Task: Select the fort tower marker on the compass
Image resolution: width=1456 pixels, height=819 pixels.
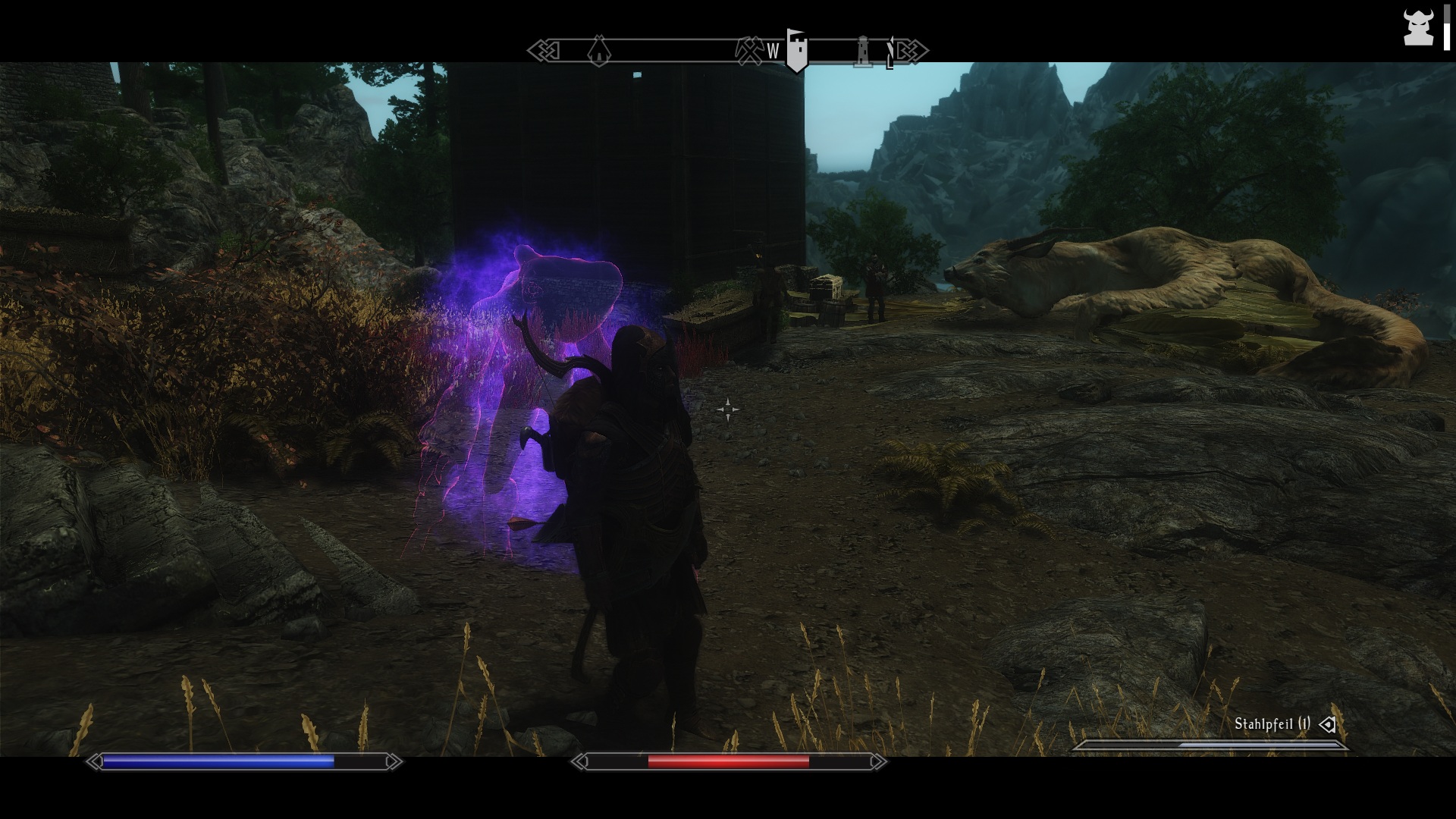Action: [x=795, y=50]
